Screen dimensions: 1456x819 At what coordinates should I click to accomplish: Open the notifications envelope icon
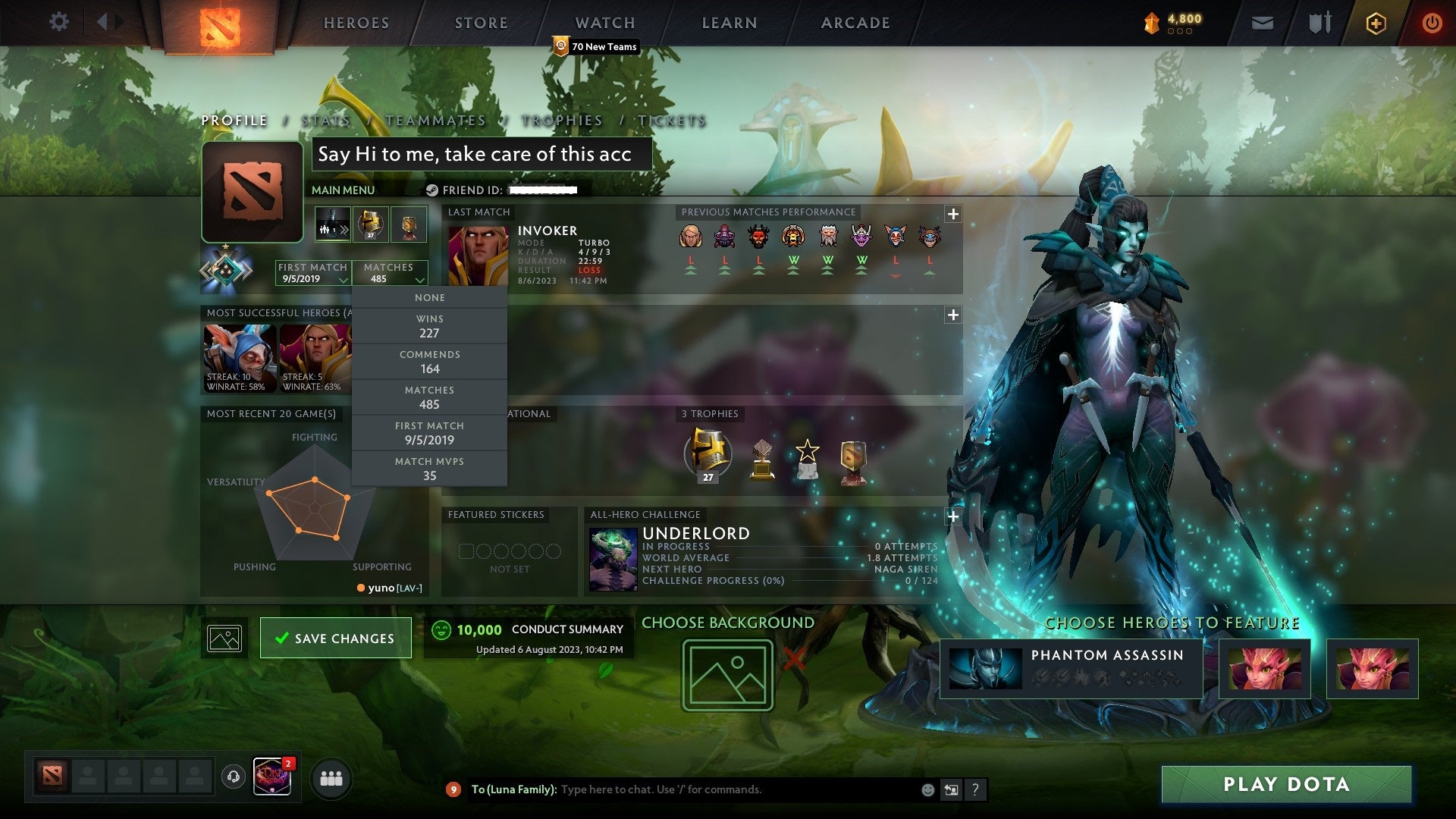click(x=1261, y=23)
